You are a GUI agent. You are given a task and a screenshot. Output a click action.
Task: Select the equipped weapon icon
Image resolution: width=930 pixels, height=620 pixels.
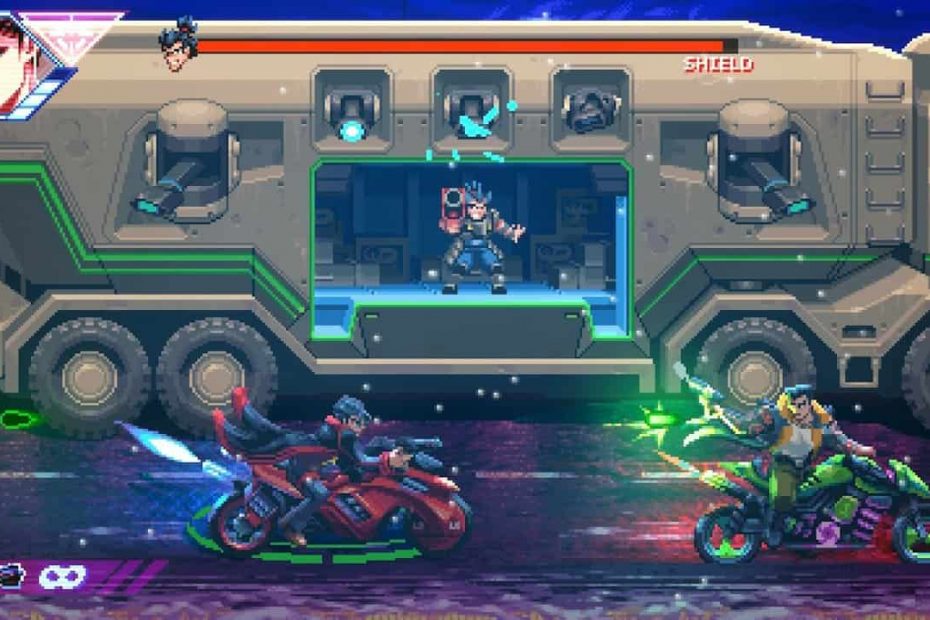(12, 575)
